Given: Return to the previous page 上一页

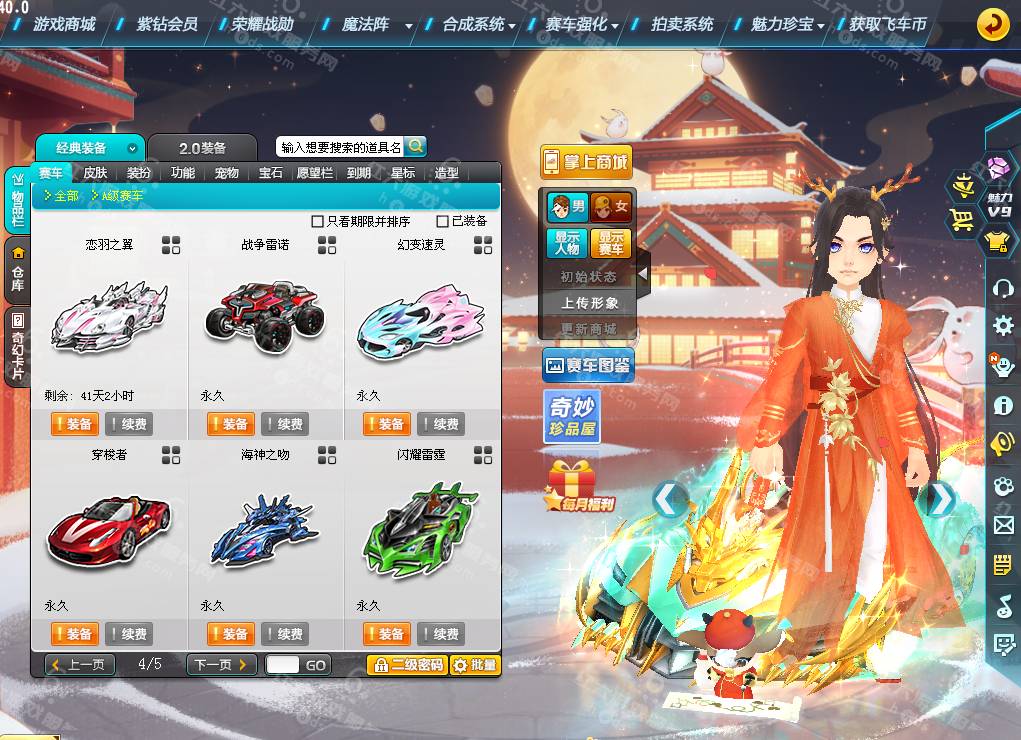Looking at the screenshot, I should pos(80,665).
